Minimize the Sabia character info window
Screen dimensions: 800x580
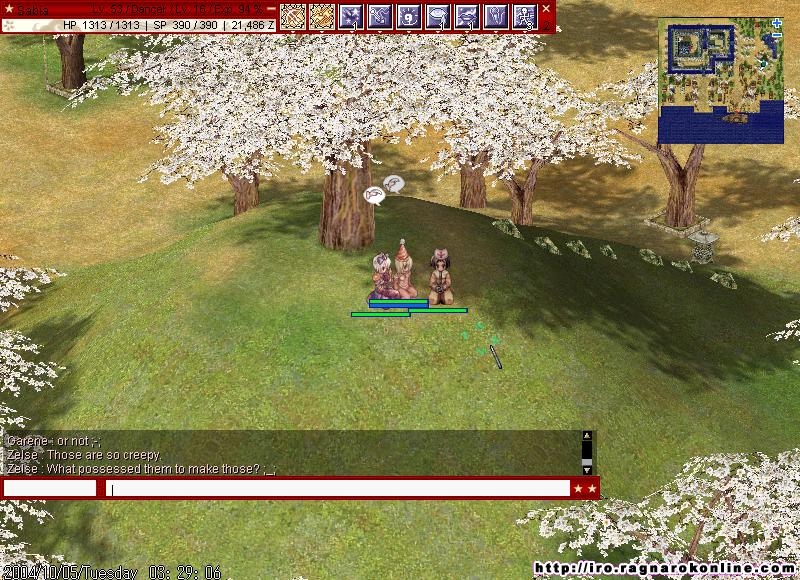pyautogui.click(x=271, y=8)
